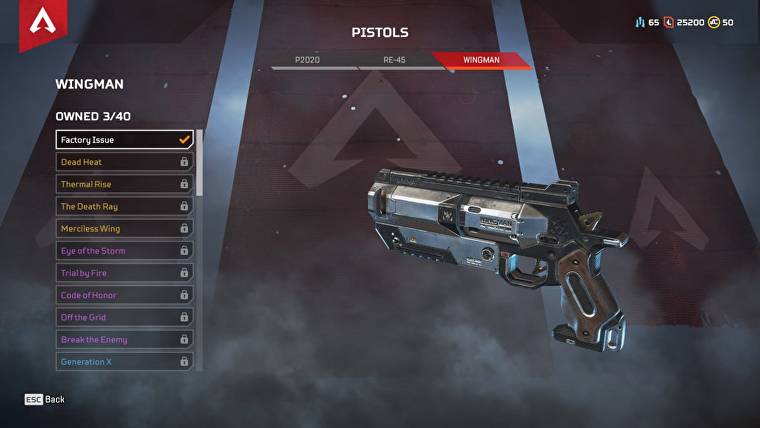Screen dimensions: 760x428
Task: Select the Merciless Wing skin
Action: click(124, 228)
